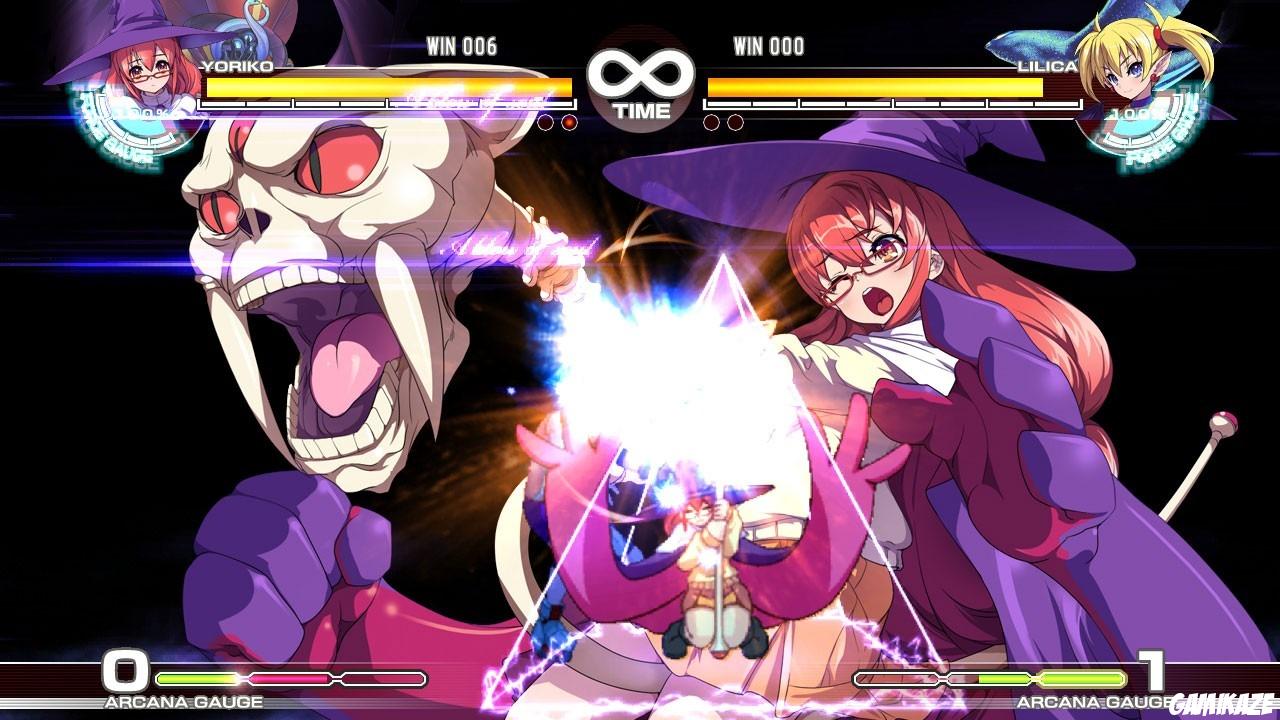The image size is (1280, 720).
Task: Click the infinity TIME symbol
Action: click(x=640, y=72)
